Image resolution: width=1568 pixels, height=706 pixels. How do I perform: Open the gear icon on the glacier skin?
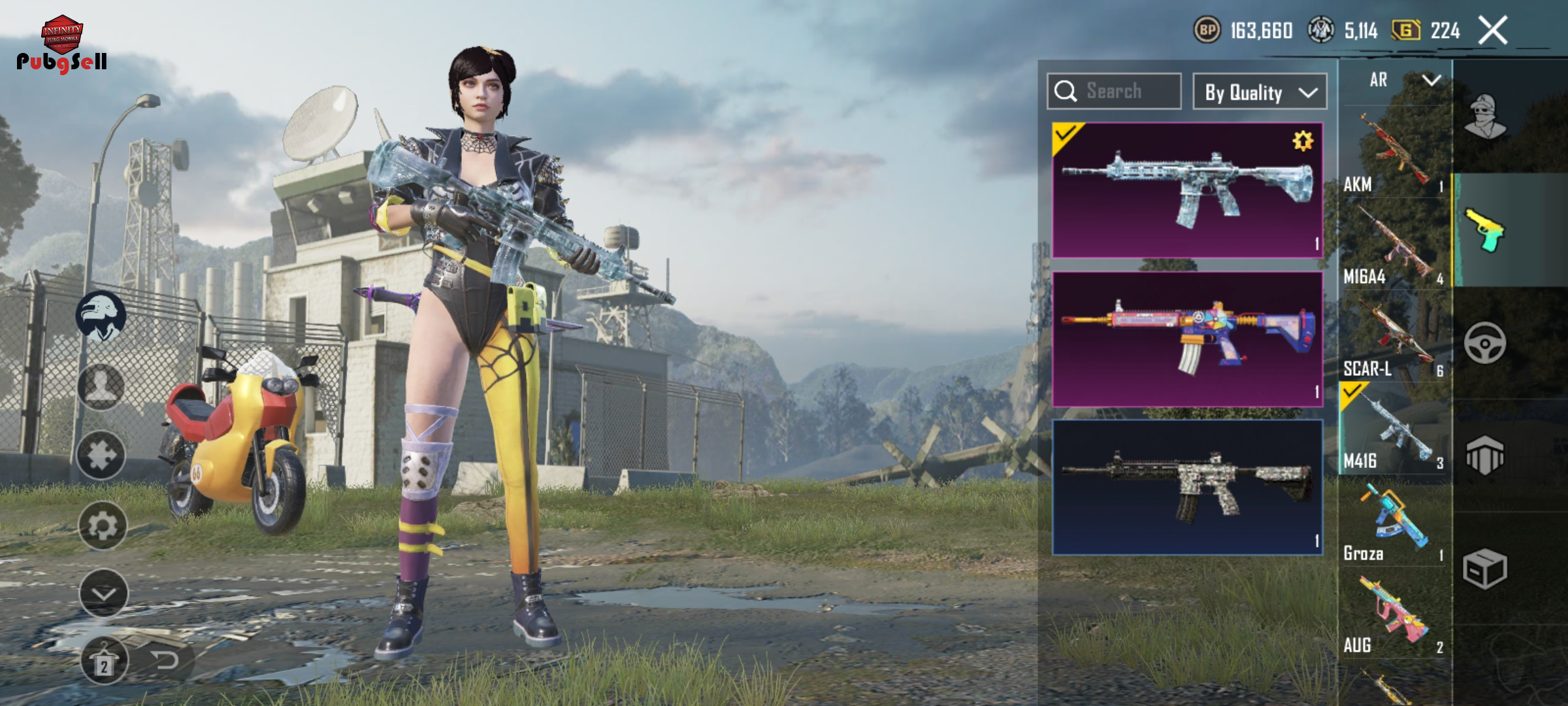coord(1302,141)
